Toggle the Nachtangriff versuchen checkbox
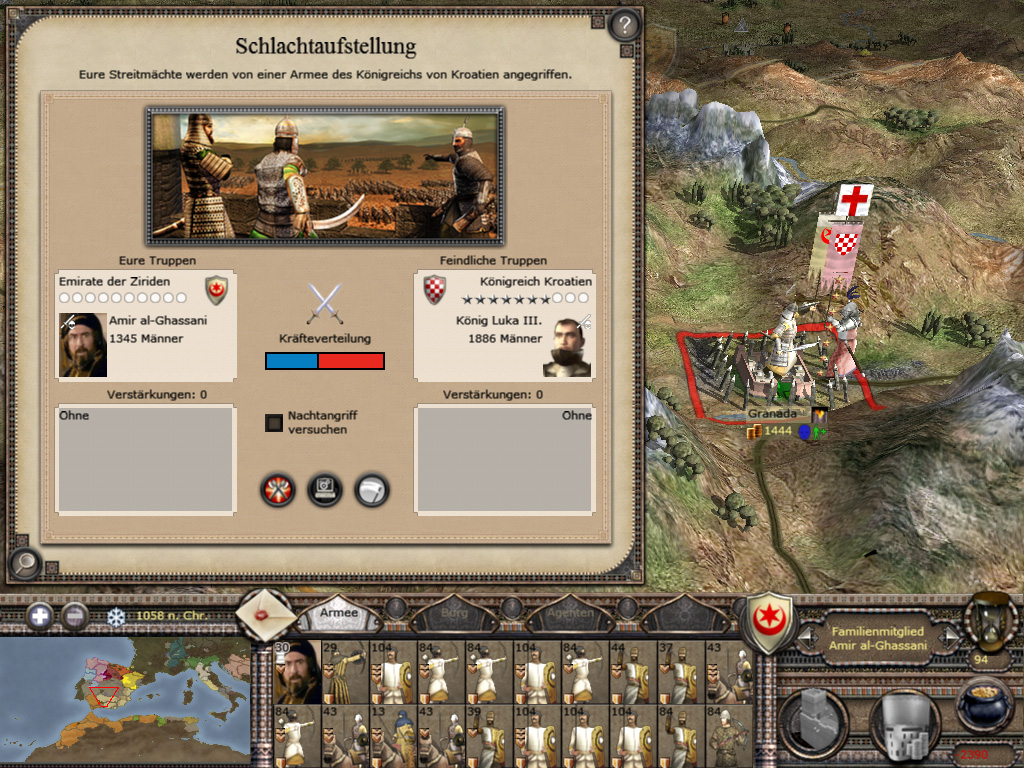 click(x=273, y=423)
